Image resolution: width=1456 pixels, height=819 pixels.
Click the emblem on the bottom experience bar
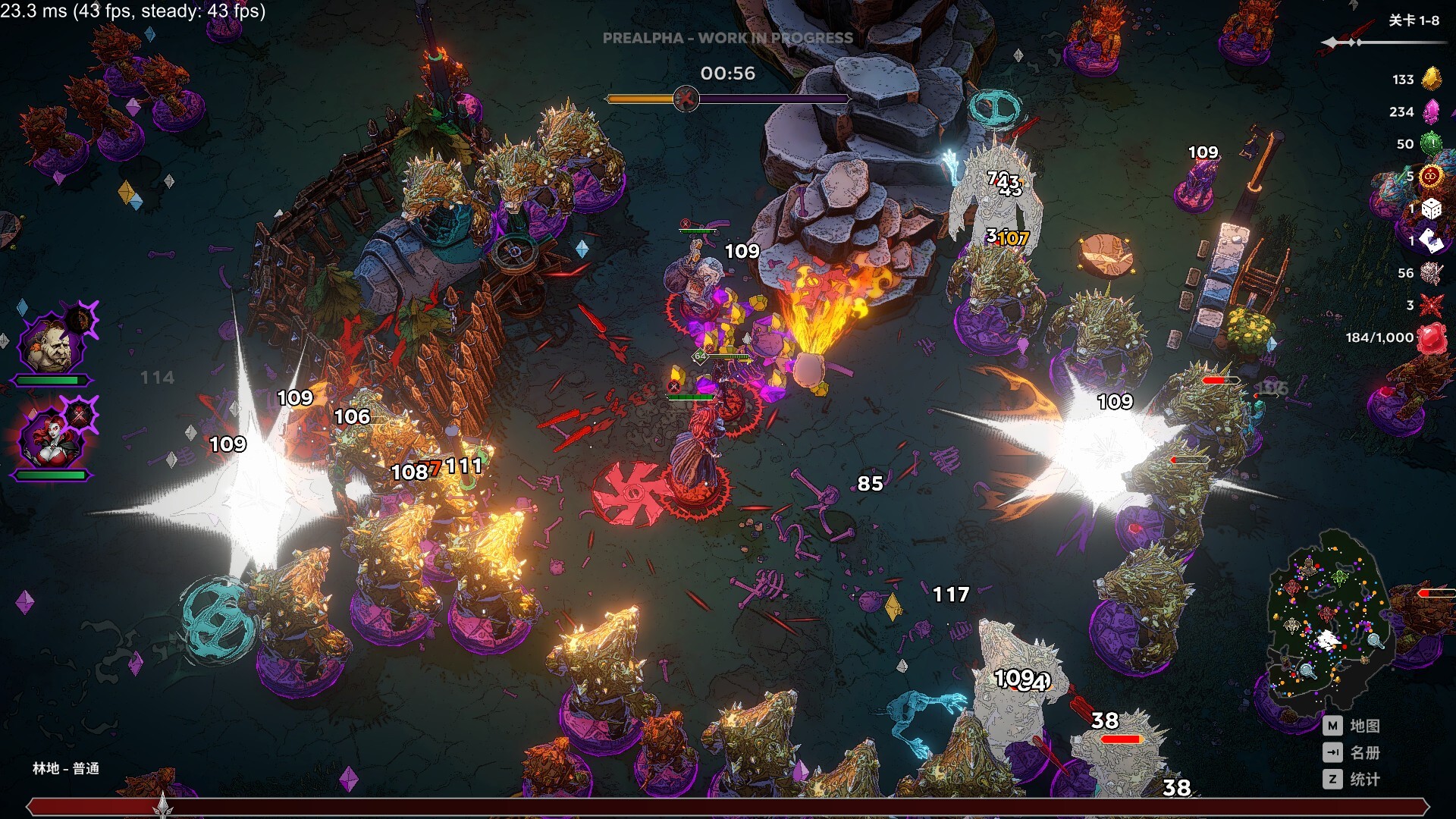click(x=163, y=804)
